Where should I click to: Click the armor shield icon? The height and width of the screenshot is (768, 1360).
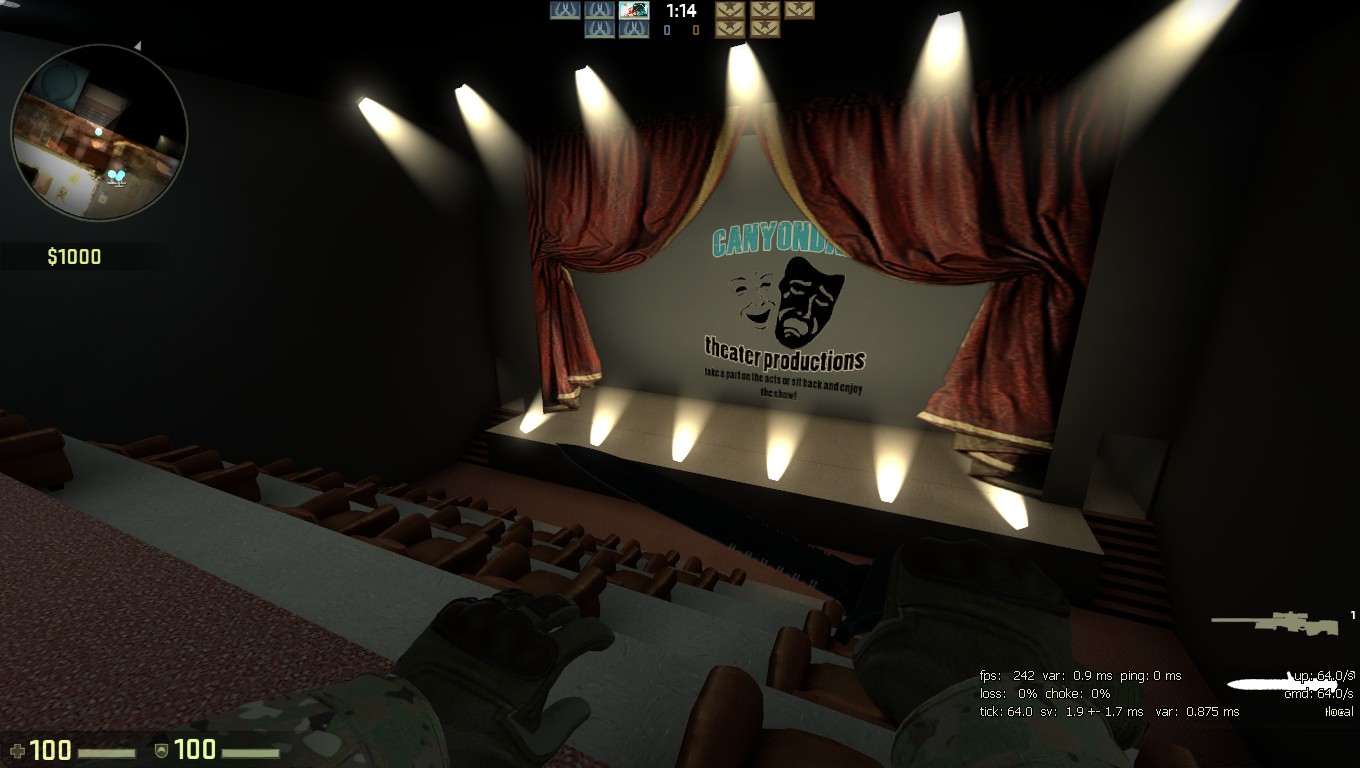(161, 750)
